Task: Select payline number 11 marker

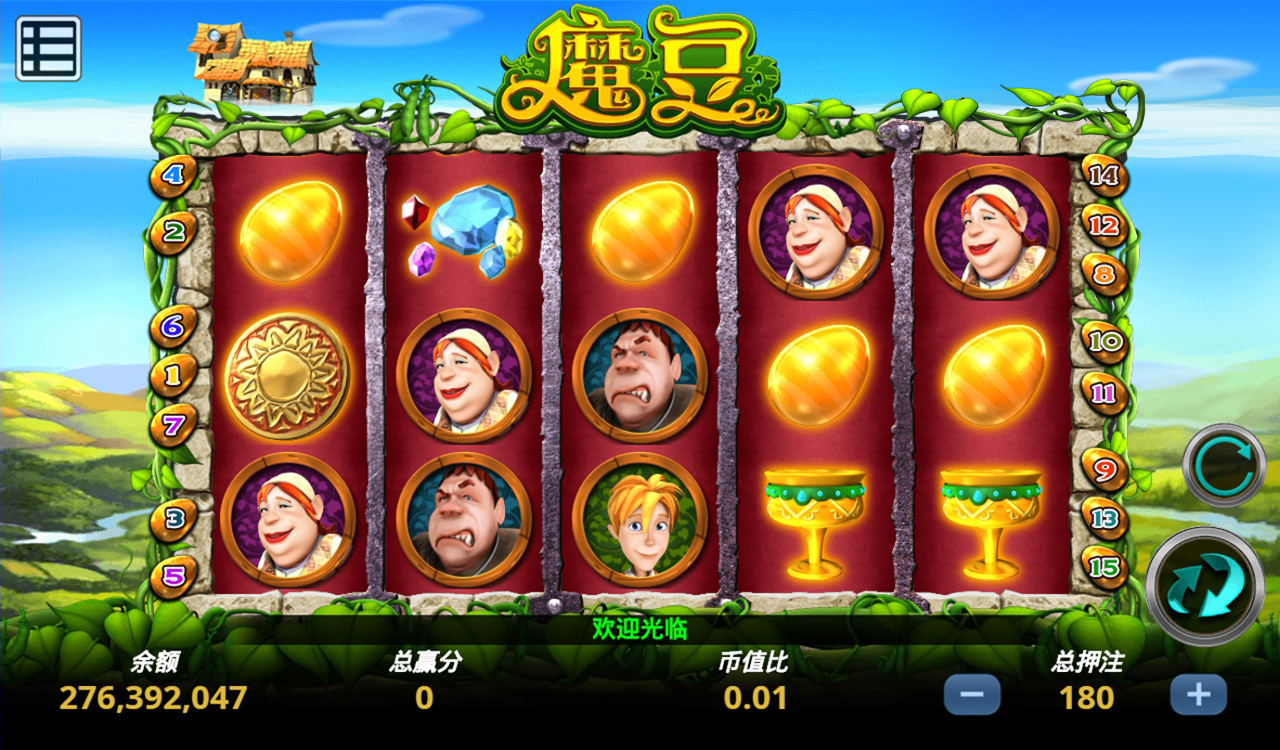Action: coord(1105,393)
